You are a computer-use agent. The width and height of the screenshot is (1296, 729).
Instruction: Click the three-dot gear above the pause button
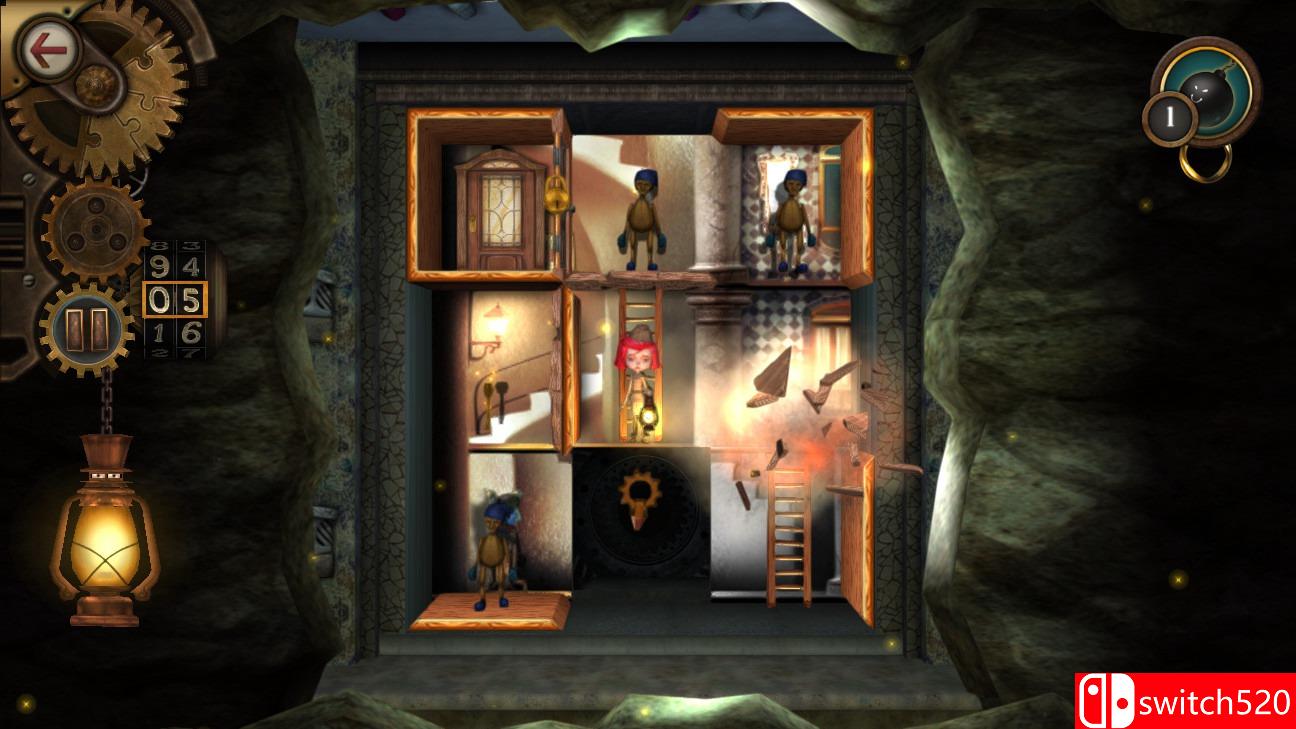click(x=95, y=228)
